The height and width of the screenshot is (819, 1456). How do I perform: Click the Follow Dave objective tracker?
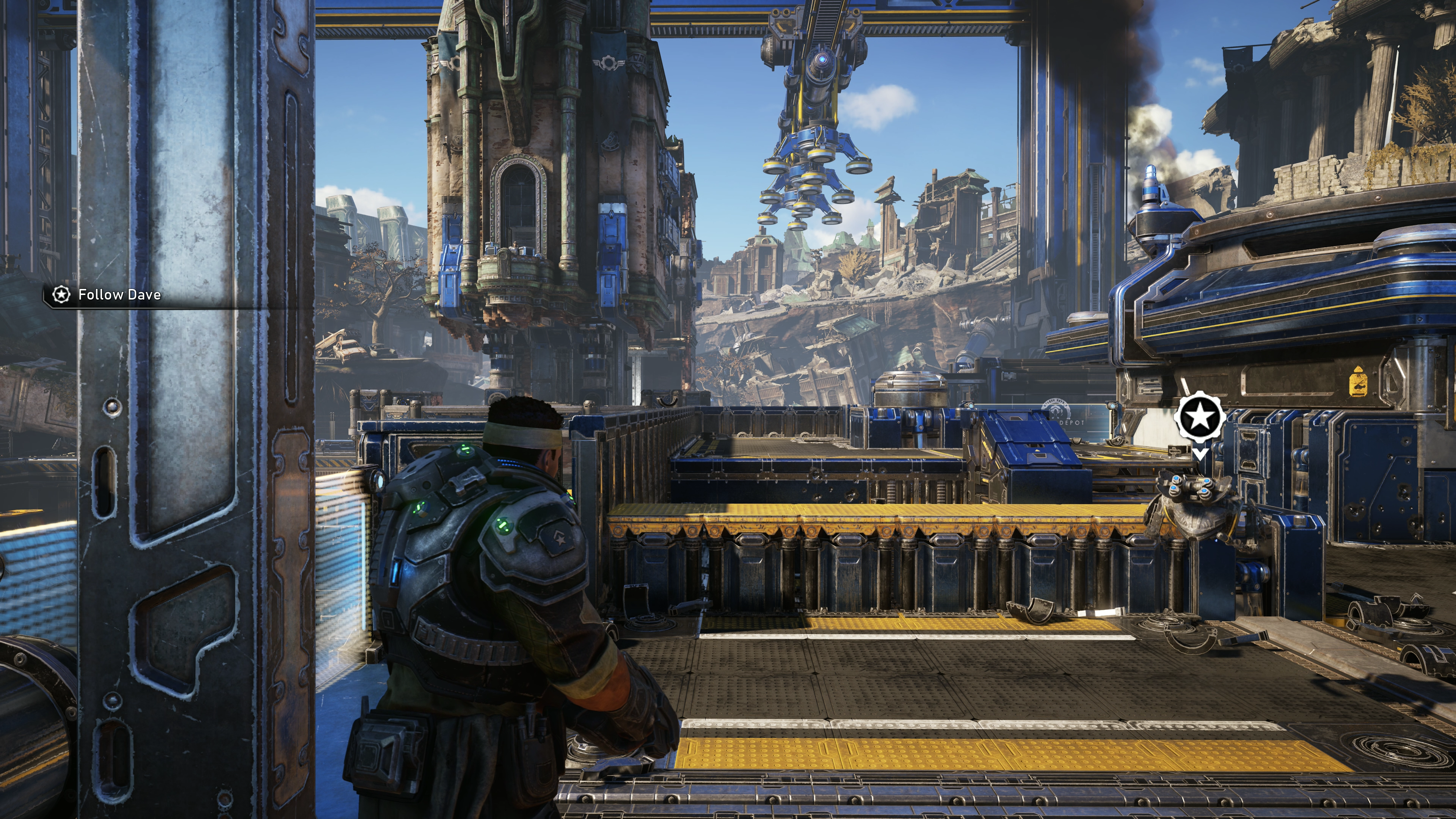click(107, 295)
